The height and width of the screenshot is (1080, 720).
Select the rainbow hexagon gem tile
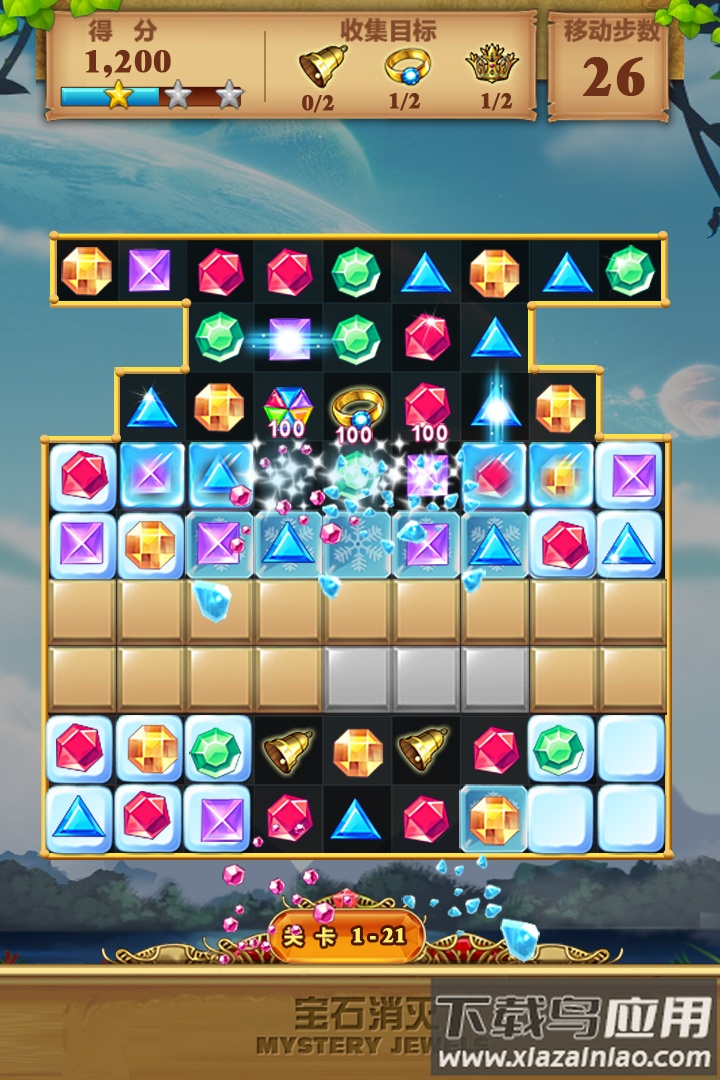click(288, 406)
